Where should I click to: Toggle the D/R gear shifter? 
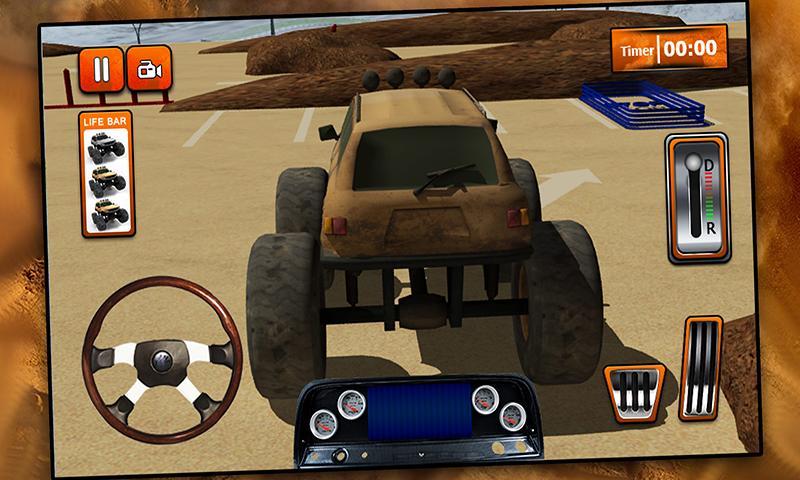point(697,198)
